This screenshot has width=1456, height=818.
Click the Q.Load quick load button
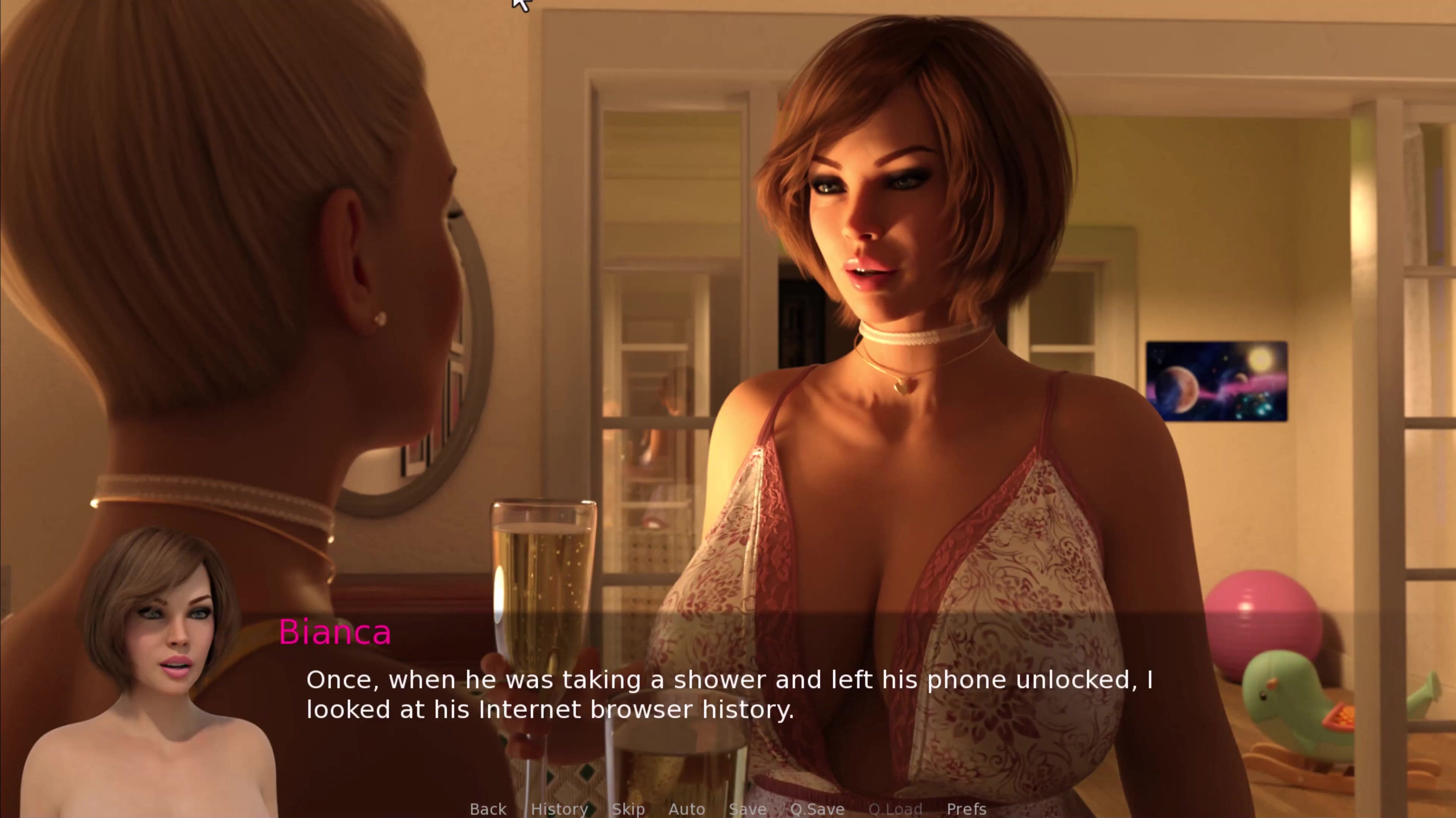[895, 809]
